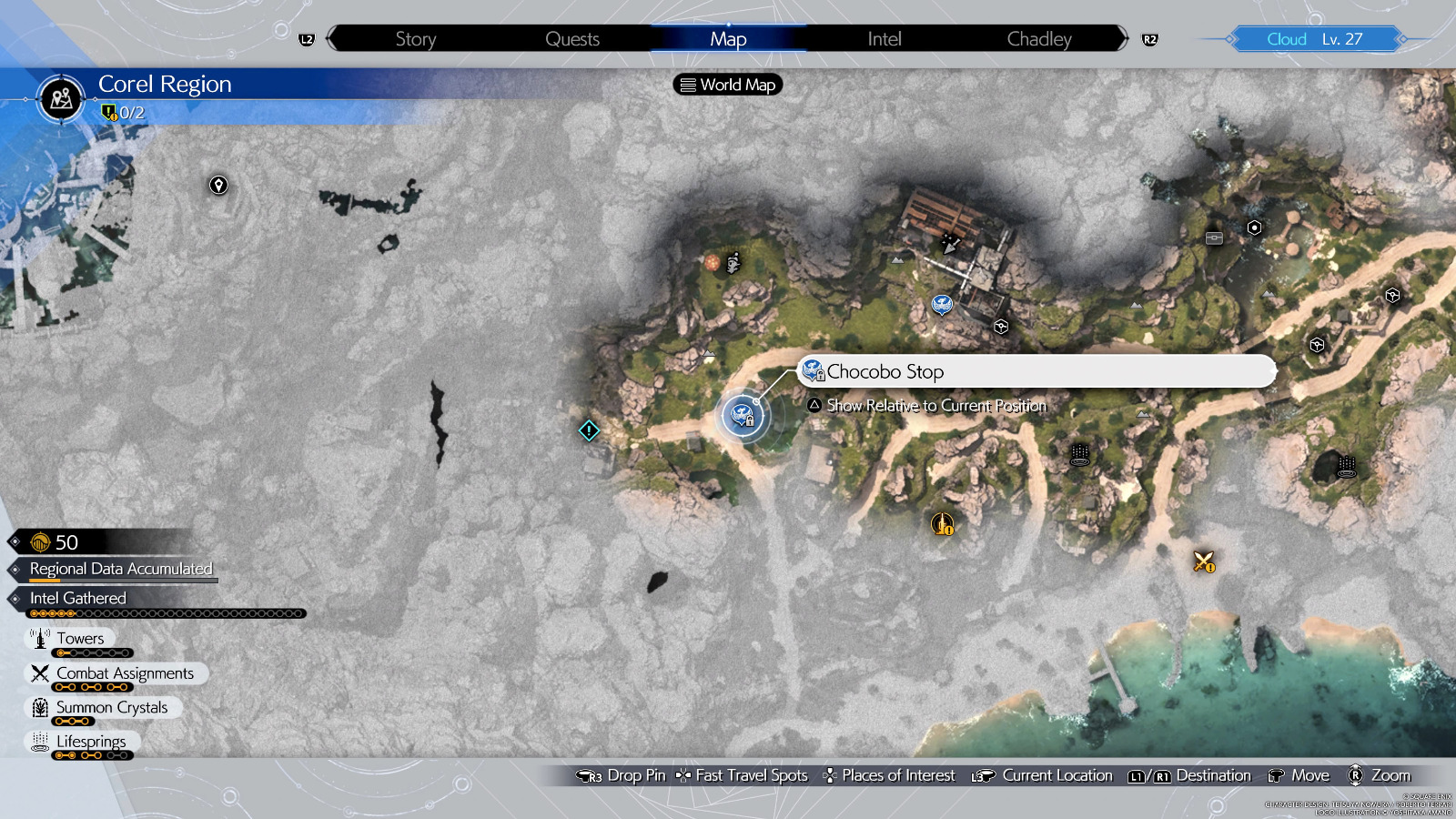Open the Quests tab
The height and width of the screenshot is (819, 1456).
[x=571, y=39]
